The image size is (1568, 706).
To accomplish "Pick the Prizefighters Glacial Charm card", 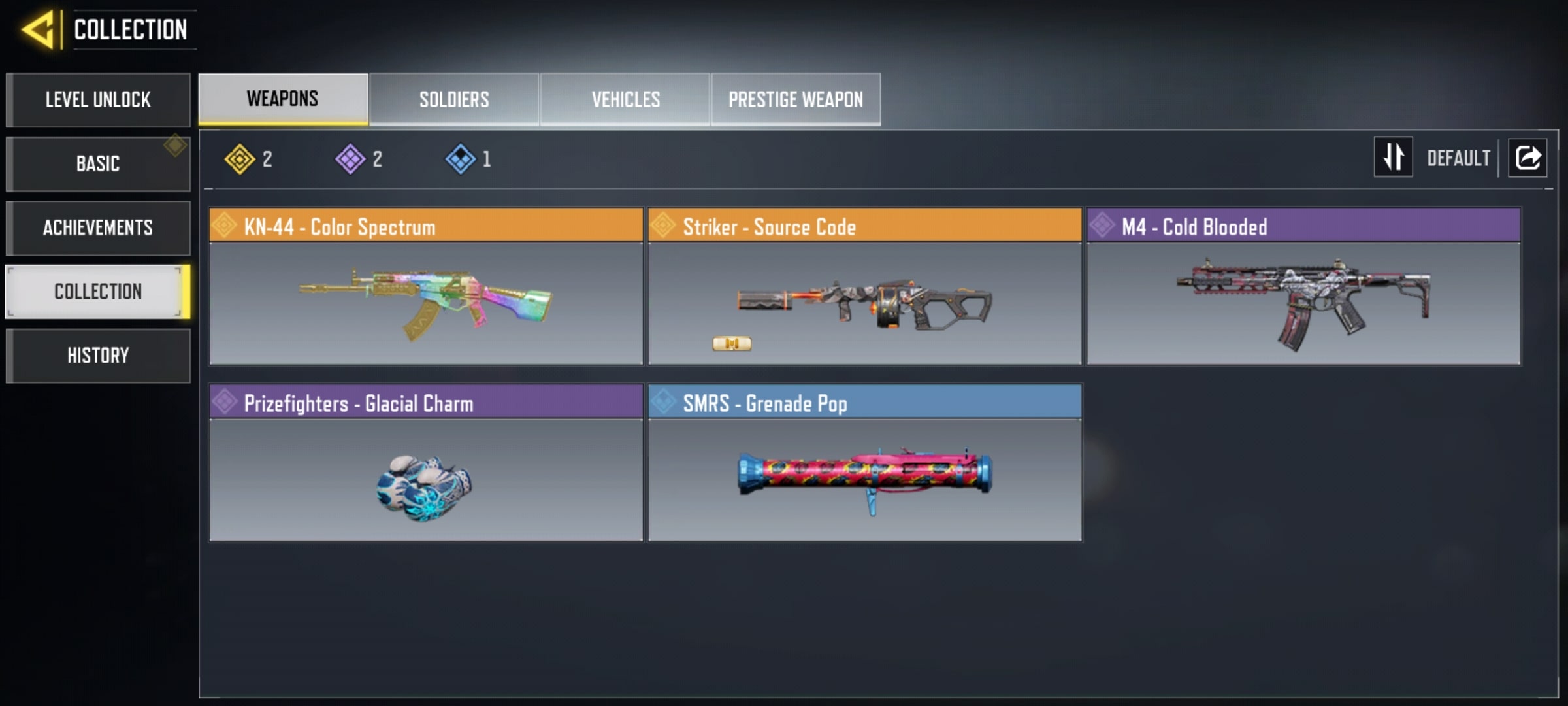I will point(426,463).
